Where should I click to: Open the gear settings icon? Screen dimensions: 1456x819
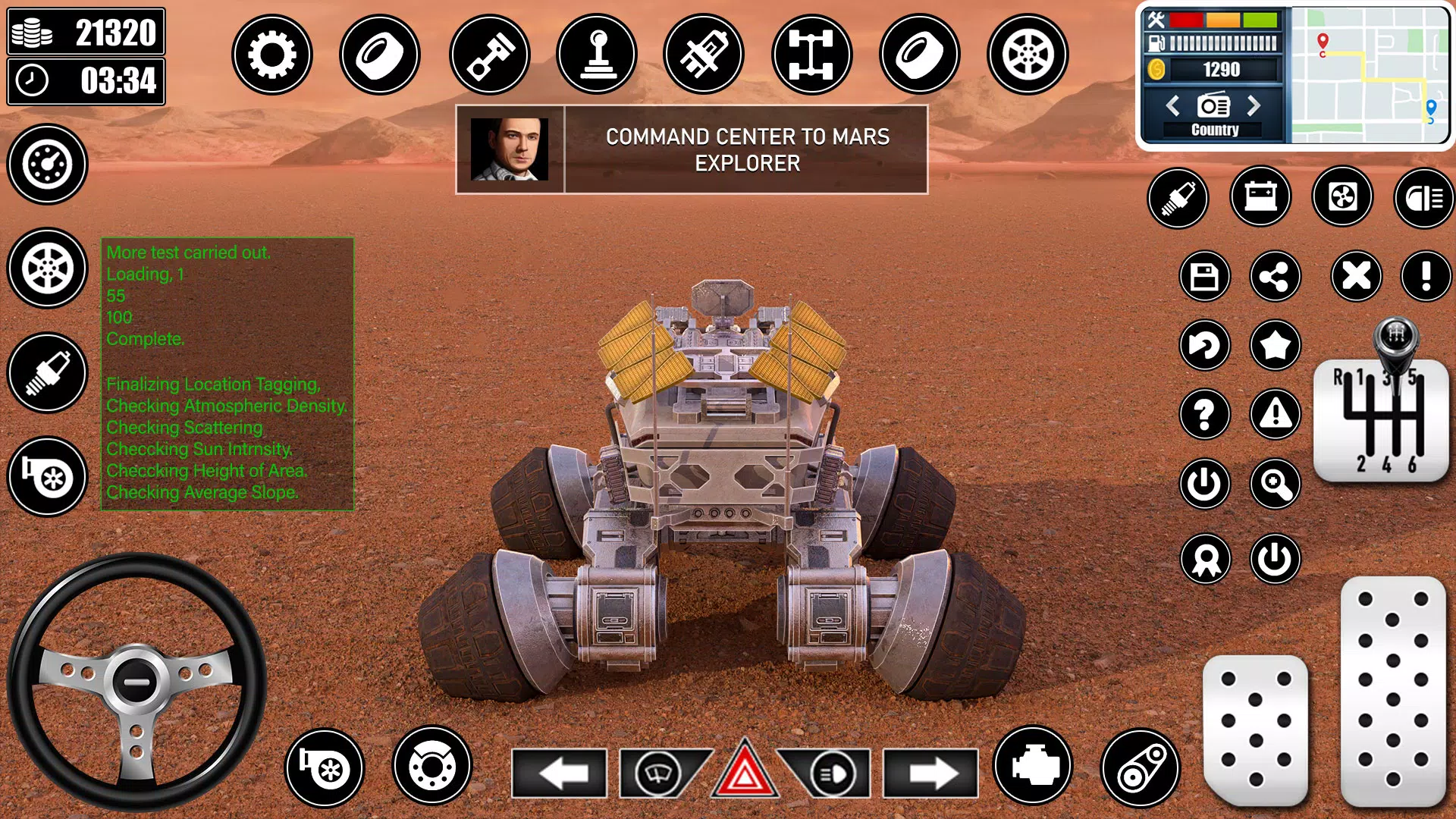click(271, 55)
